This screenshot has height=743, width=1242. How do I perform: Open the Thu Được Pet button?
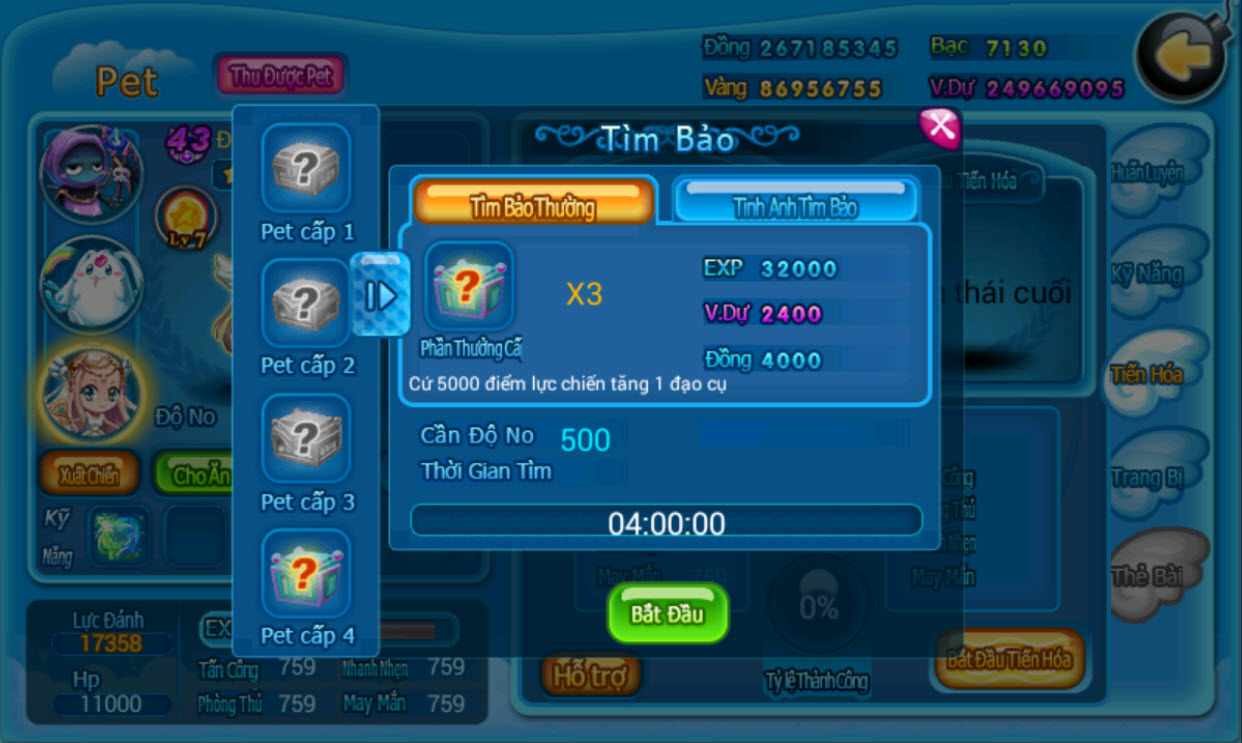pyautogui.click(x=280, y=76)
